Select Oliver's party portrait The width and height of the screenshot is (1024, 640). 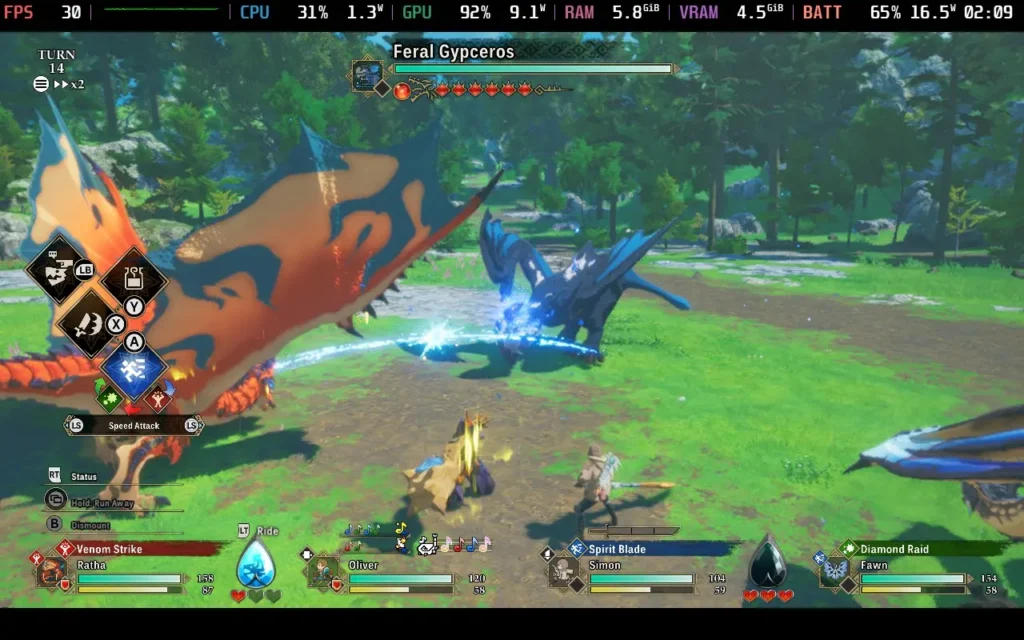[x=321, y=572]
